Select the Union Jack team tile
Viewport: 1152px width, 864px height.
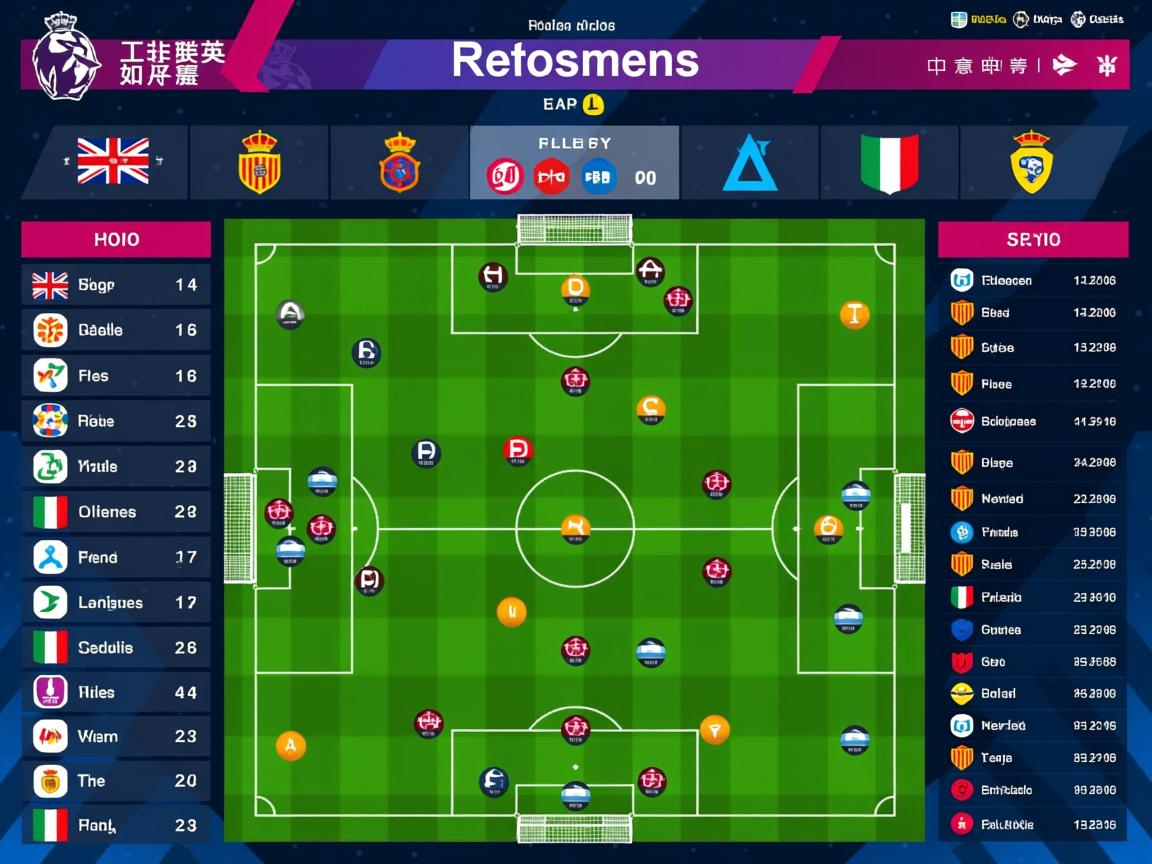coord(113,162)
